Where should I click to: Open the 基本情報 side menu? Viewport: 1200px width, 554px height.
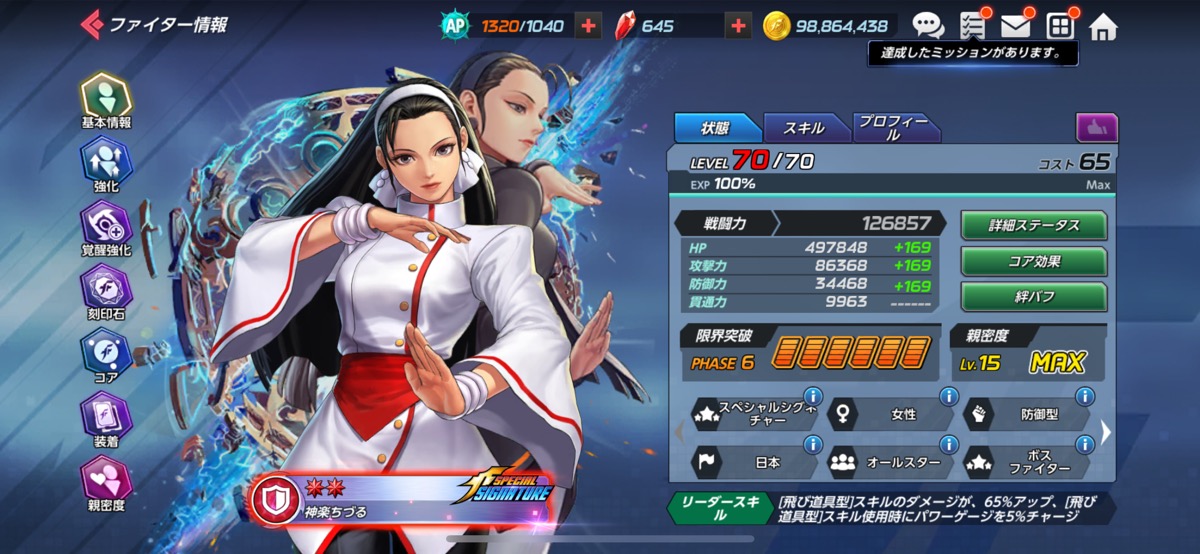106,101
